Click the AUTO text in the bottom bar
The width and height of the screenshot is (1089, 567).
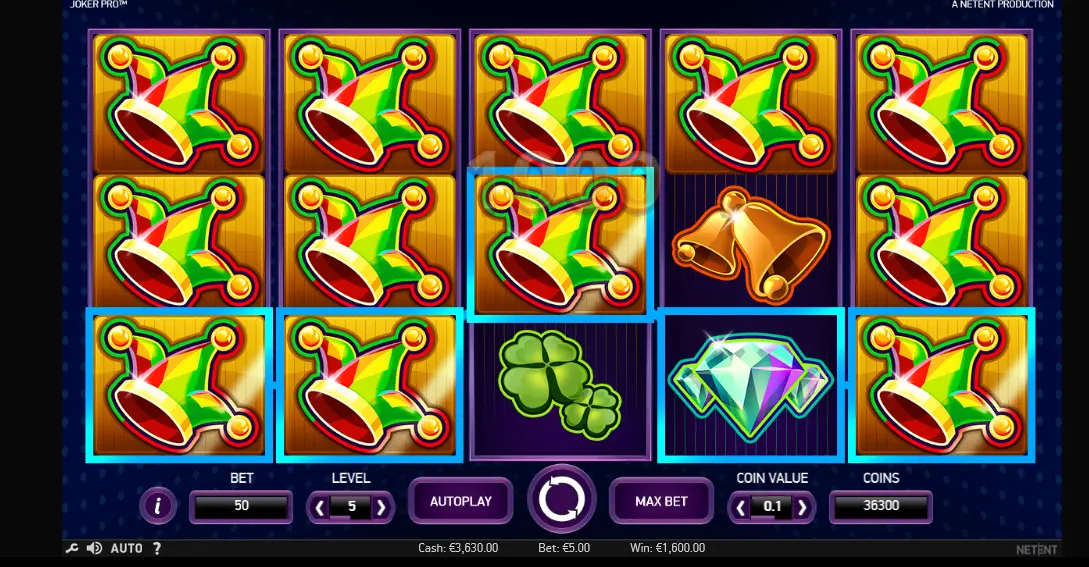point(126,548)
